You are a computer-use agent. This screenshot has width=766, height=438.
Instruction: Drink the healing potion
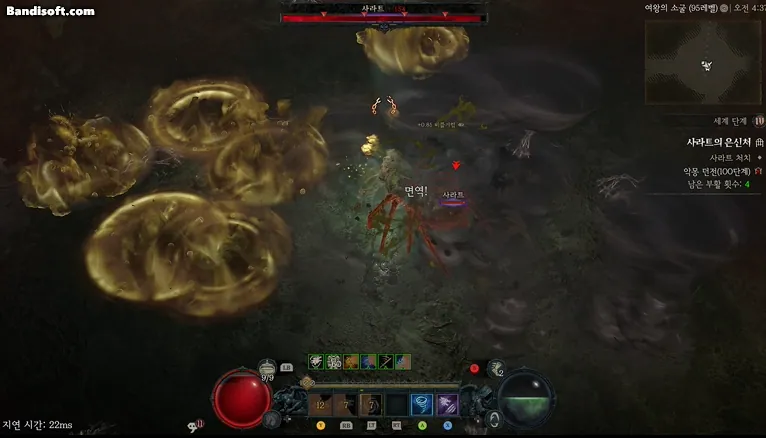268,370
